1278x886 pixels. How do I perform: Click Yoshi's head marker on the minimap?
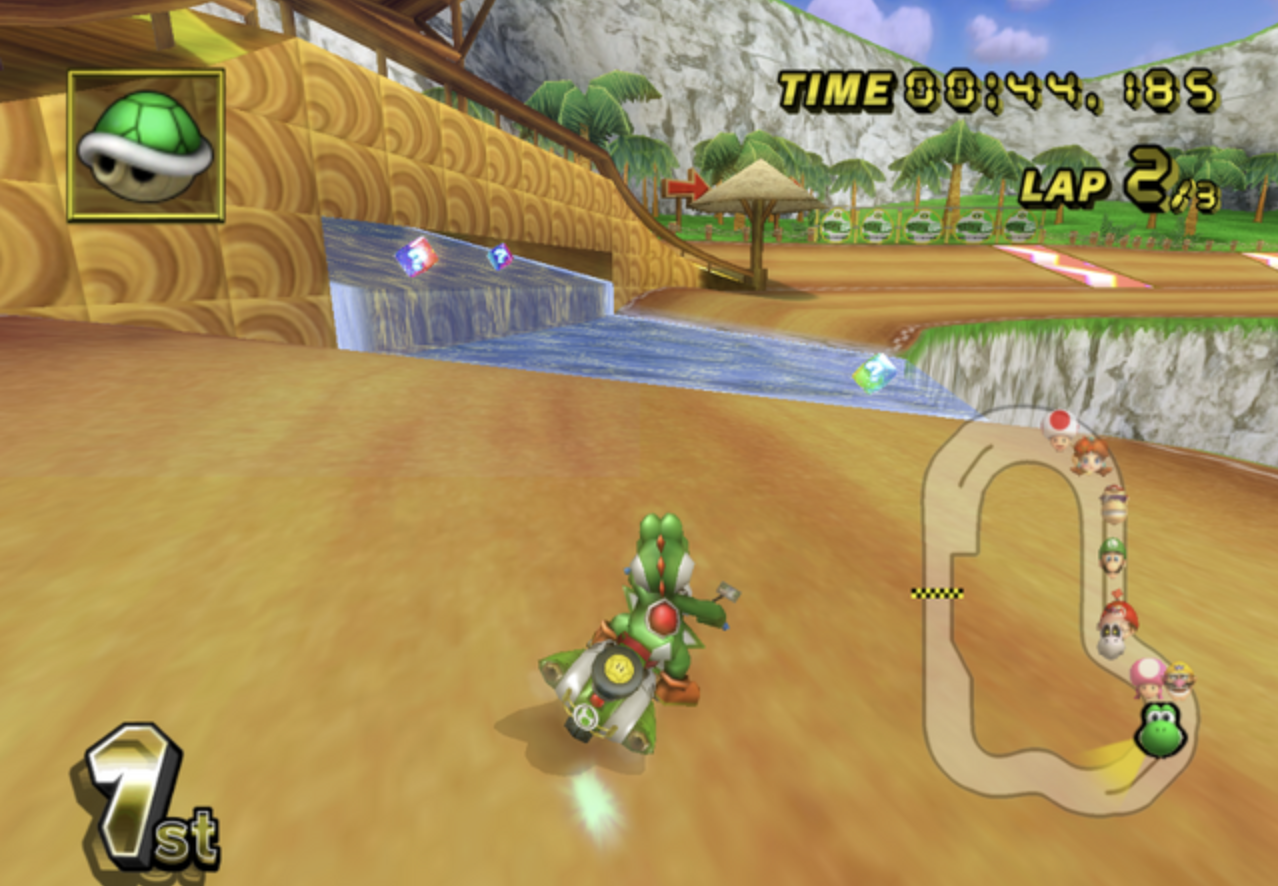tap(1160, 730)
